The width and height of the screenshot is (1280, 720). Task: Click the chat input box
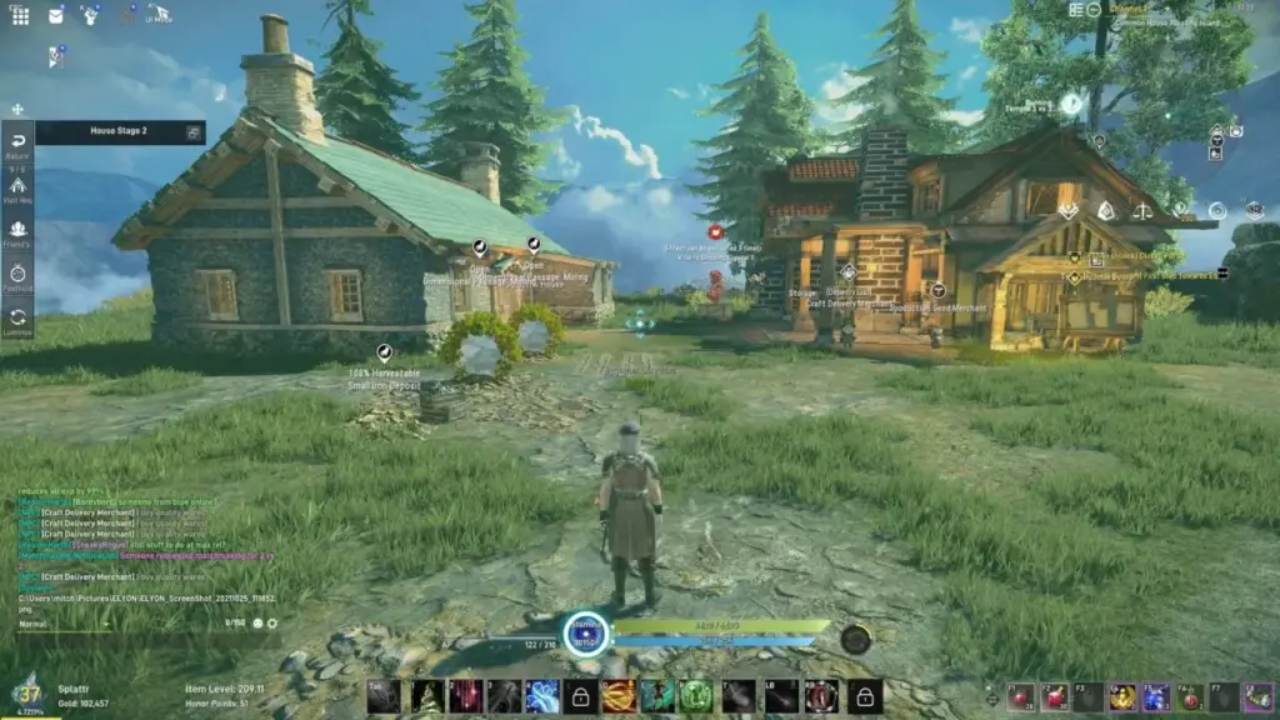coord(120,623)
